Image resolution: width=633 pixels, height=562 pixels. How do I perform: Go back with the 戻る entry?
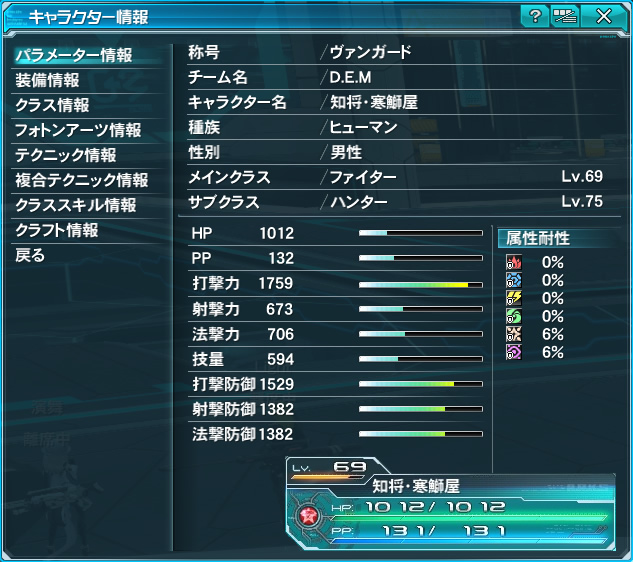click(x=30, y=255)
